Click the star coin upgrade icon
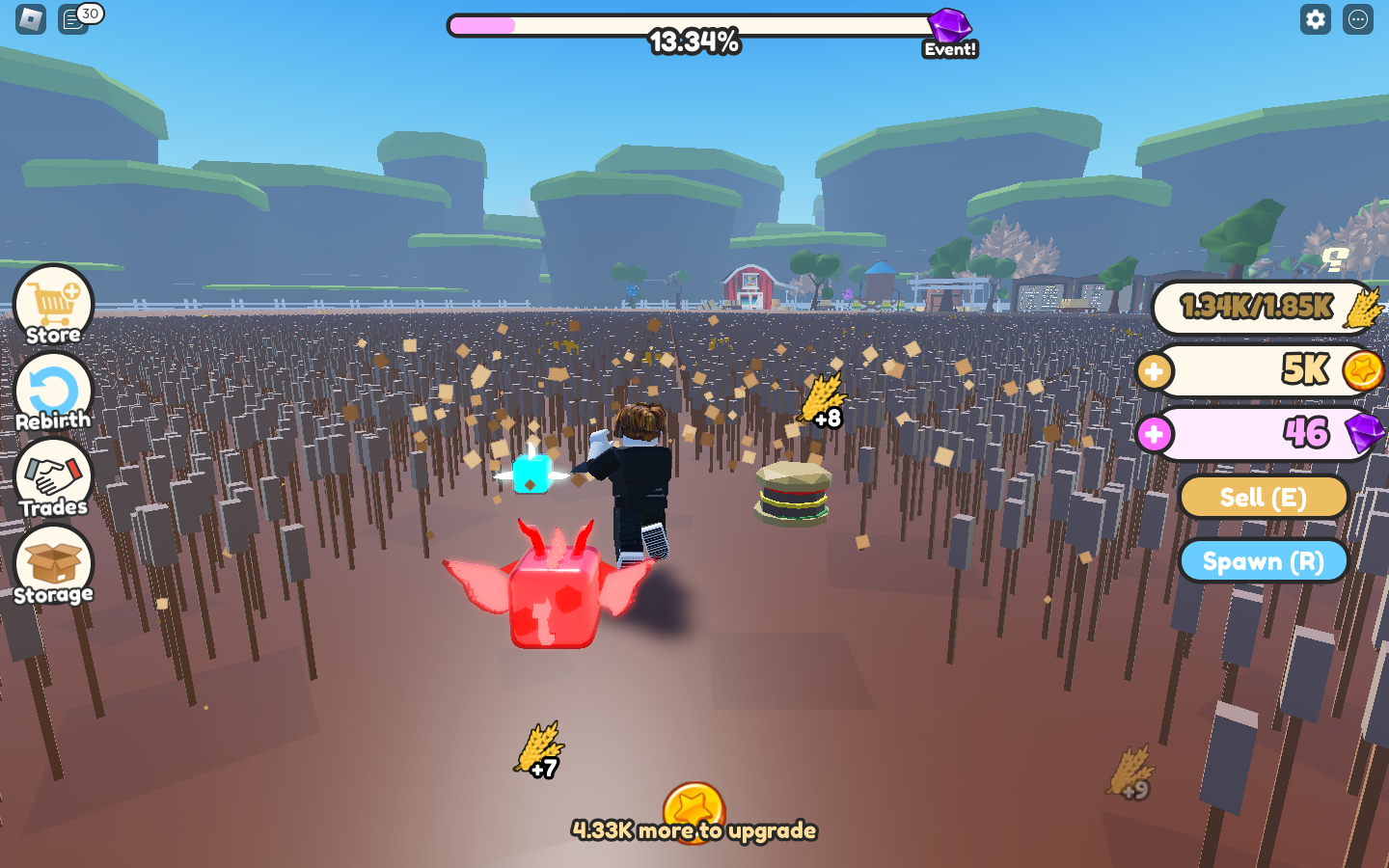 [694, 810]
